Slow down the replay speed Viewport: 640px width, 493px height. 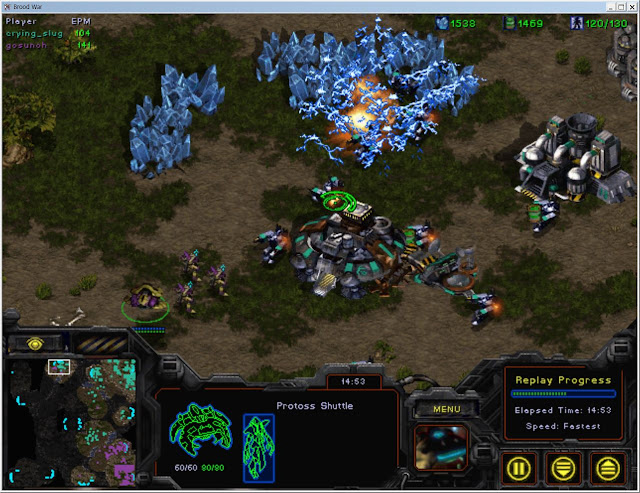(x=562, y=466)
